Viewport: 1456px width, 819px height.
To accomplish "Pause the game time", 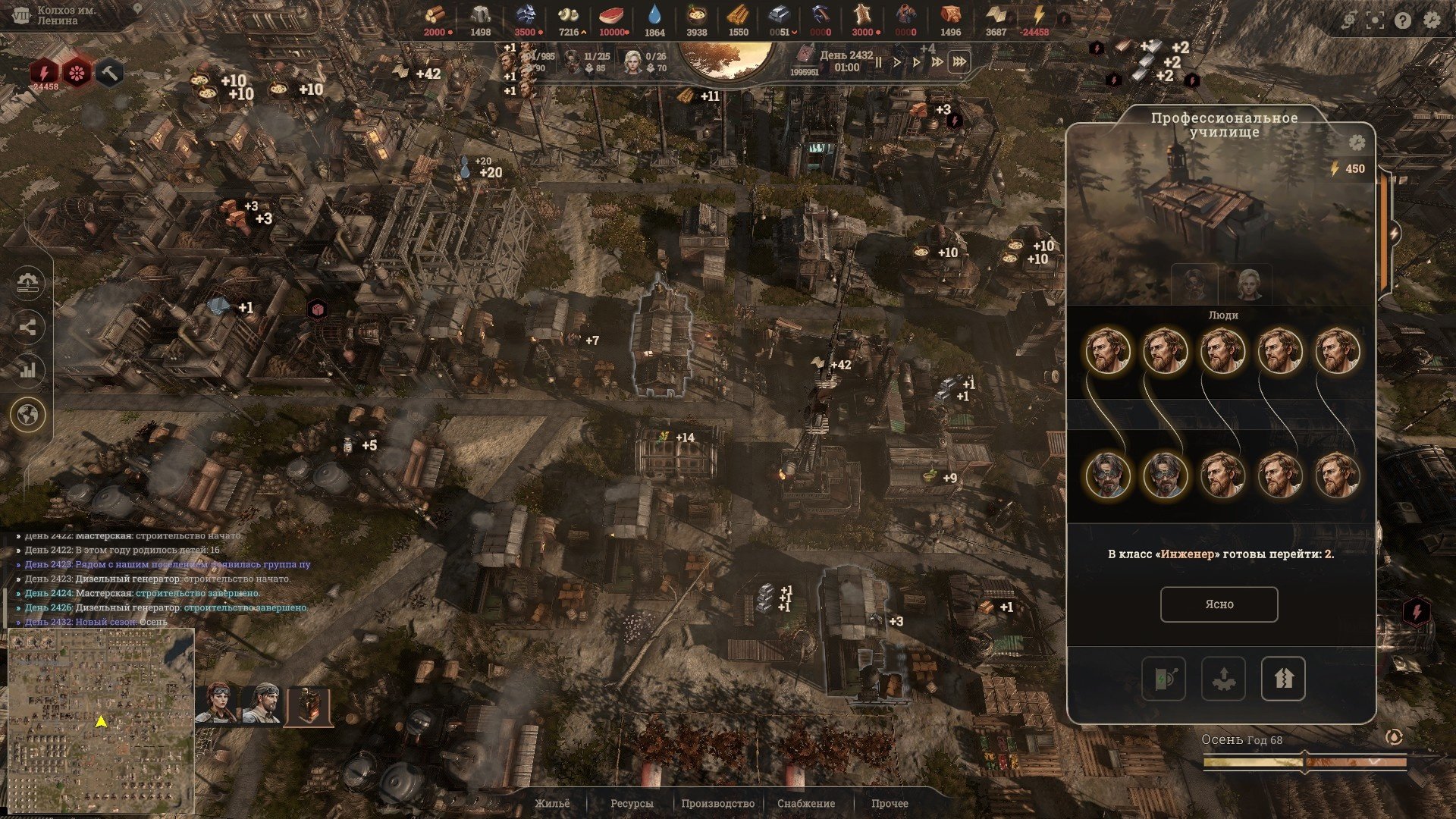I will click(878, 62).
